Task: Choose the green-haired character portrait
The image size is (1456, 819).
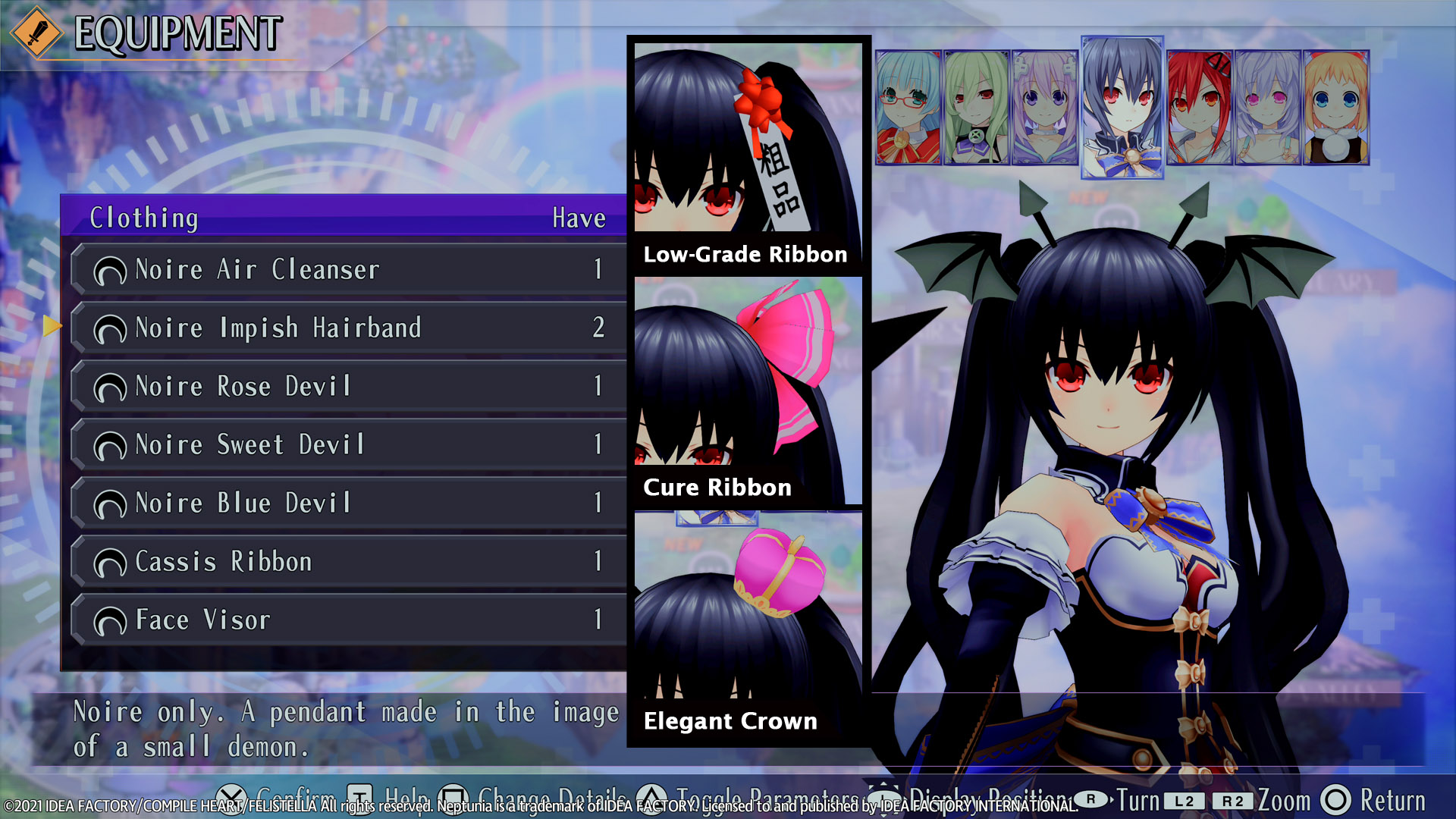Action: [x=976, y=108]
